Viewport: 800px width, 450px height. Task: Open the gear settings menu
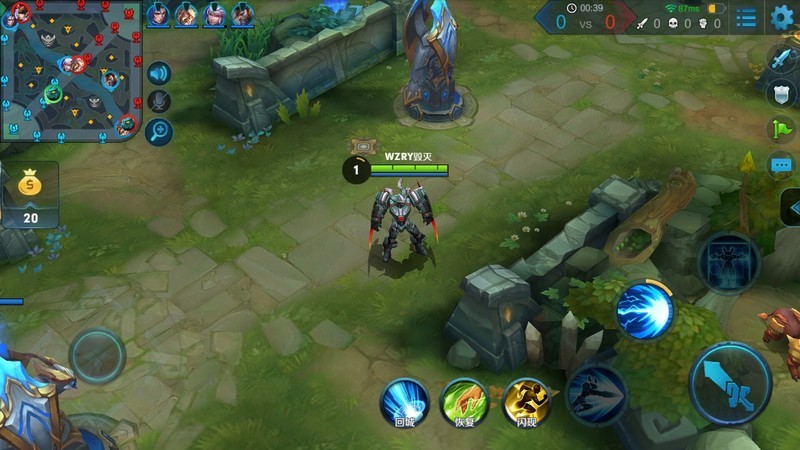pyautogui.click(x=783, y=17)
